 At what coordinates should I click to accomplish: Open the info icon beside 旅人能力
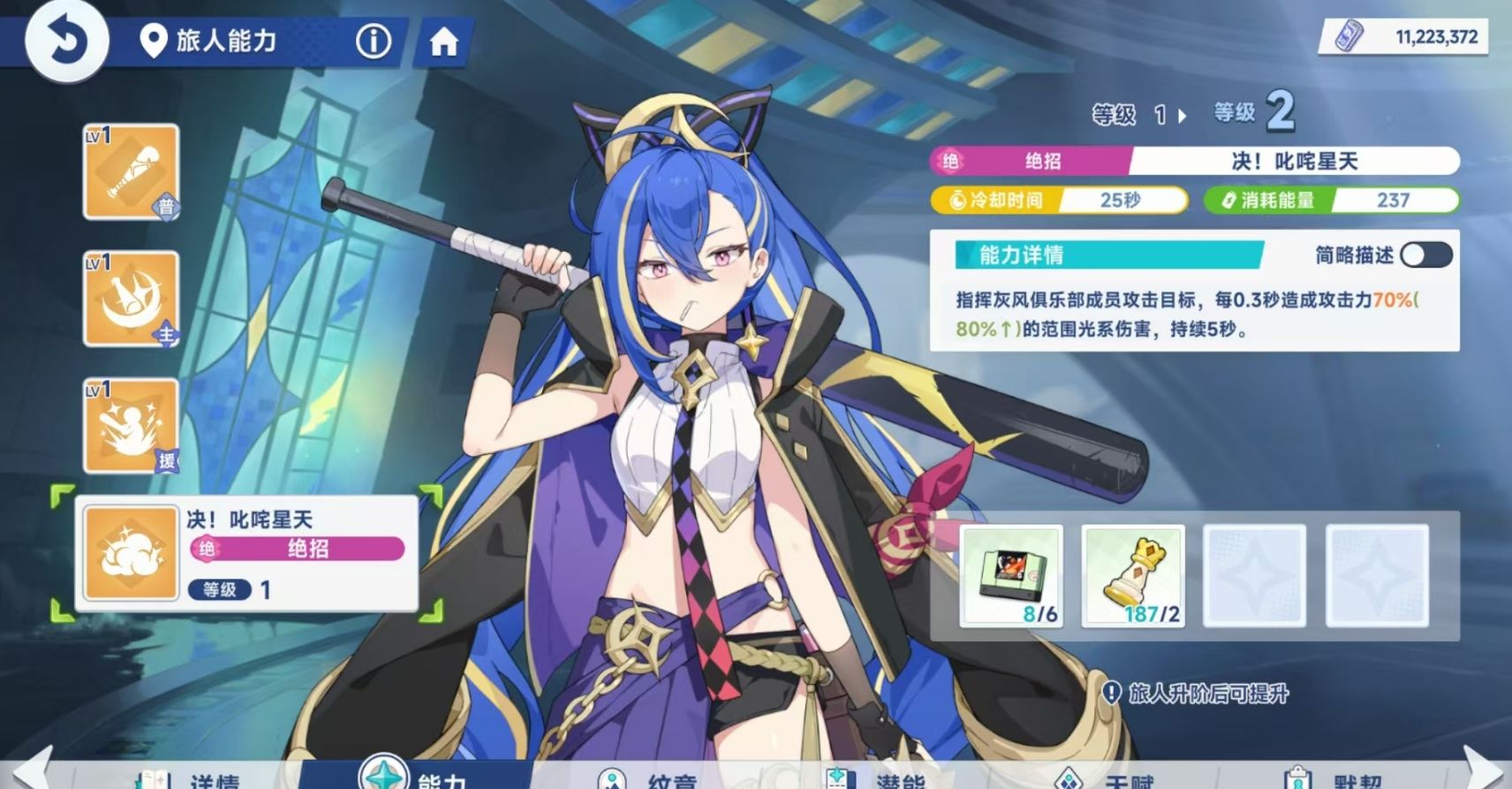[373, 42]
